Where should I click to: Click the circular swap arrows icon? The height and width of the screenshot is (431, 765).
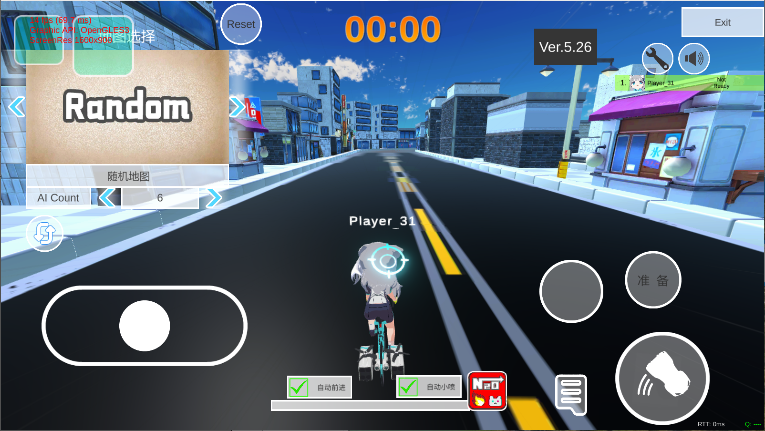point(45,234)
